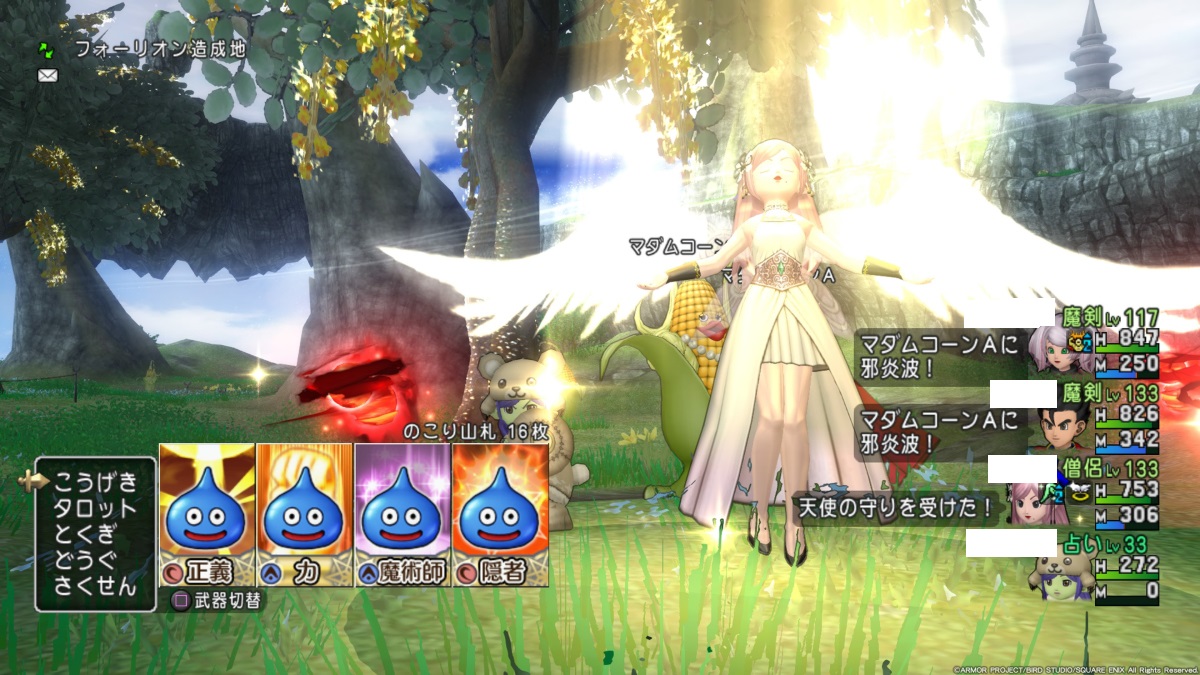Select the こうげき attack command
The image size is (1200, 675).
tap(95, 481)
